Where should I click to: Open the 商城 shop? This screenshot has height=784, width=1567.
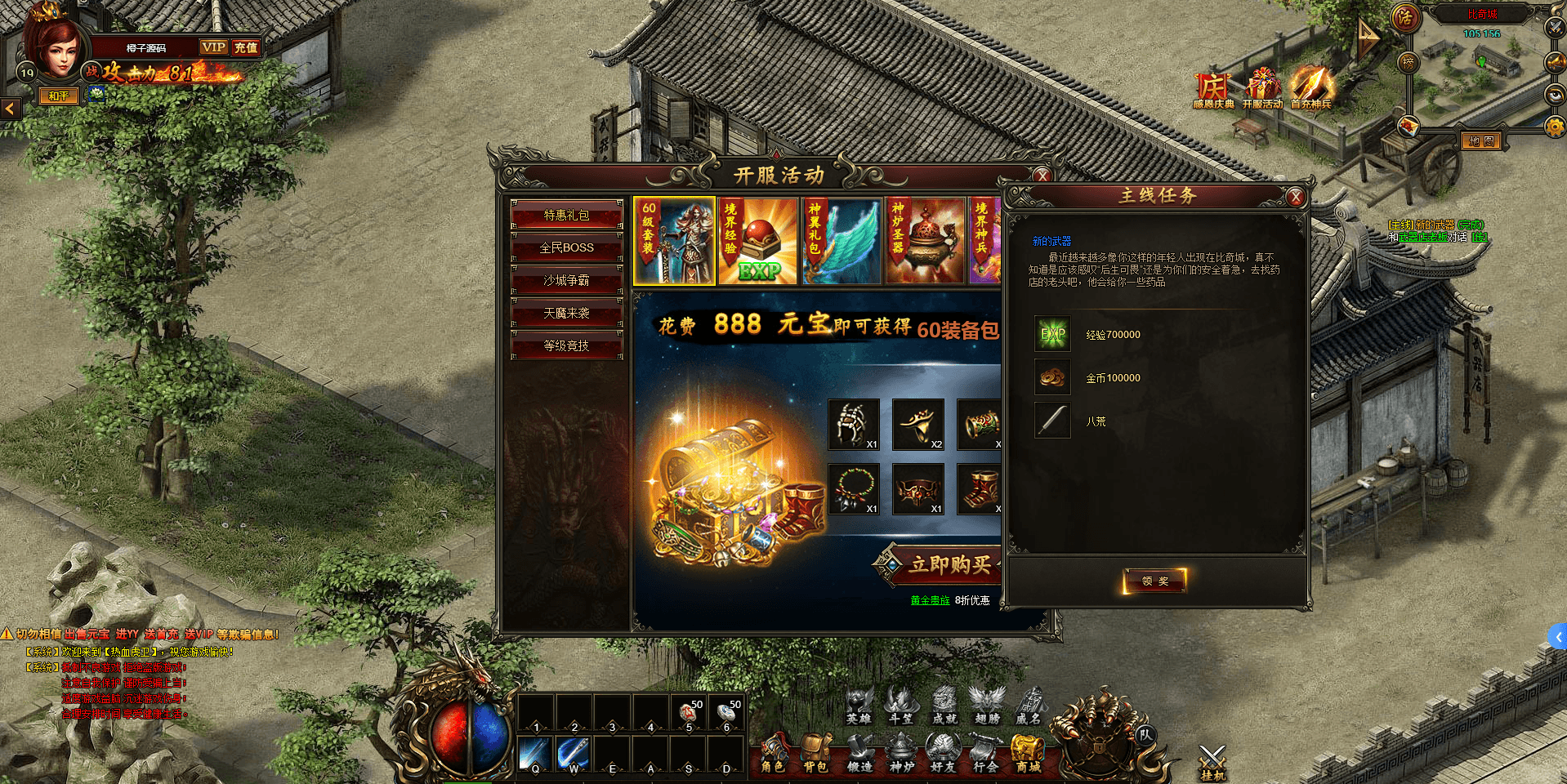pos(1028,754)
